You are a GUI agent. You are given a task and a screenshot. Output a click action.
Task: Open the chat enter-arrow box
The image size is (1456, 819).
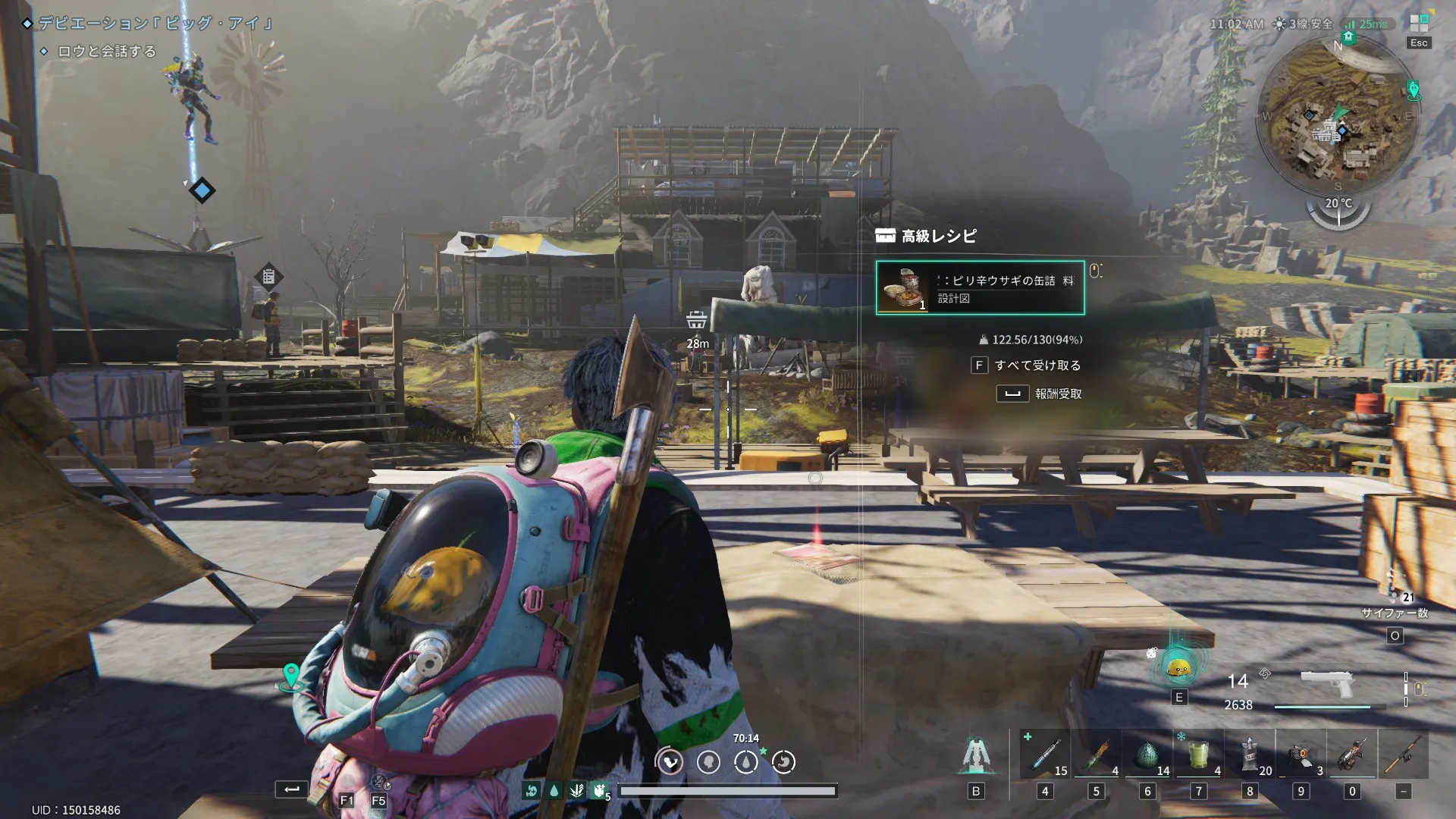pyautogui.click(x=291, y=789)
